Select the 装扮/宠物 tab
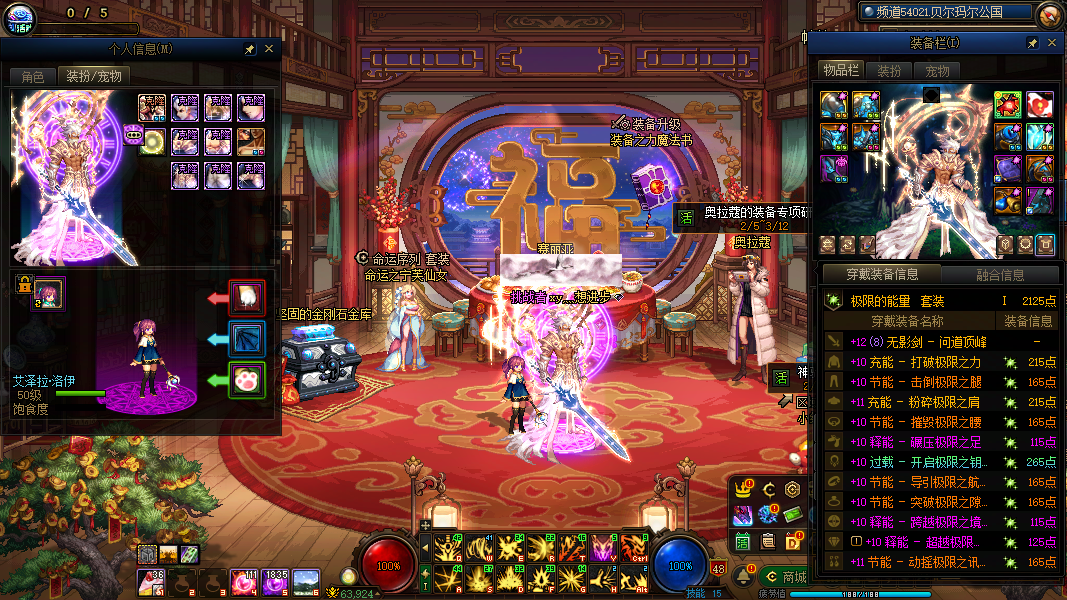The image size is (1067, 600). 93,76
